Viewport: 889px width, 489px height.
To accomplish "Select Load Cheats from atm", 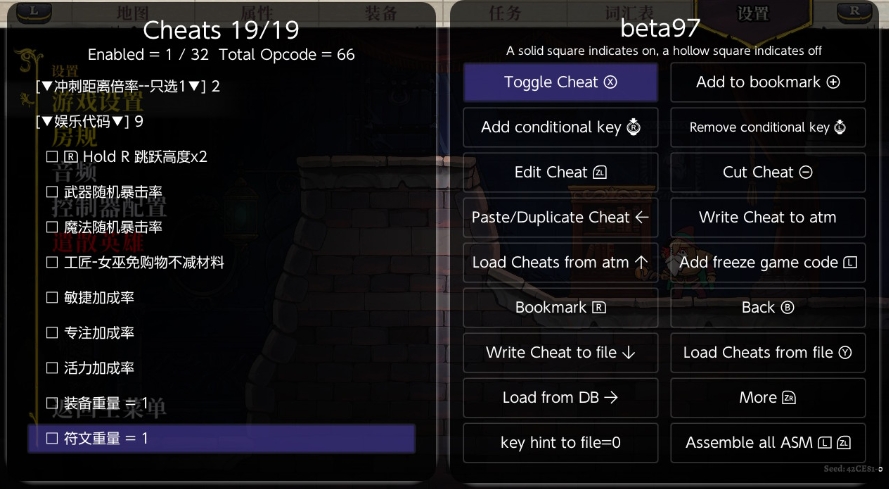I will point(560,262).
